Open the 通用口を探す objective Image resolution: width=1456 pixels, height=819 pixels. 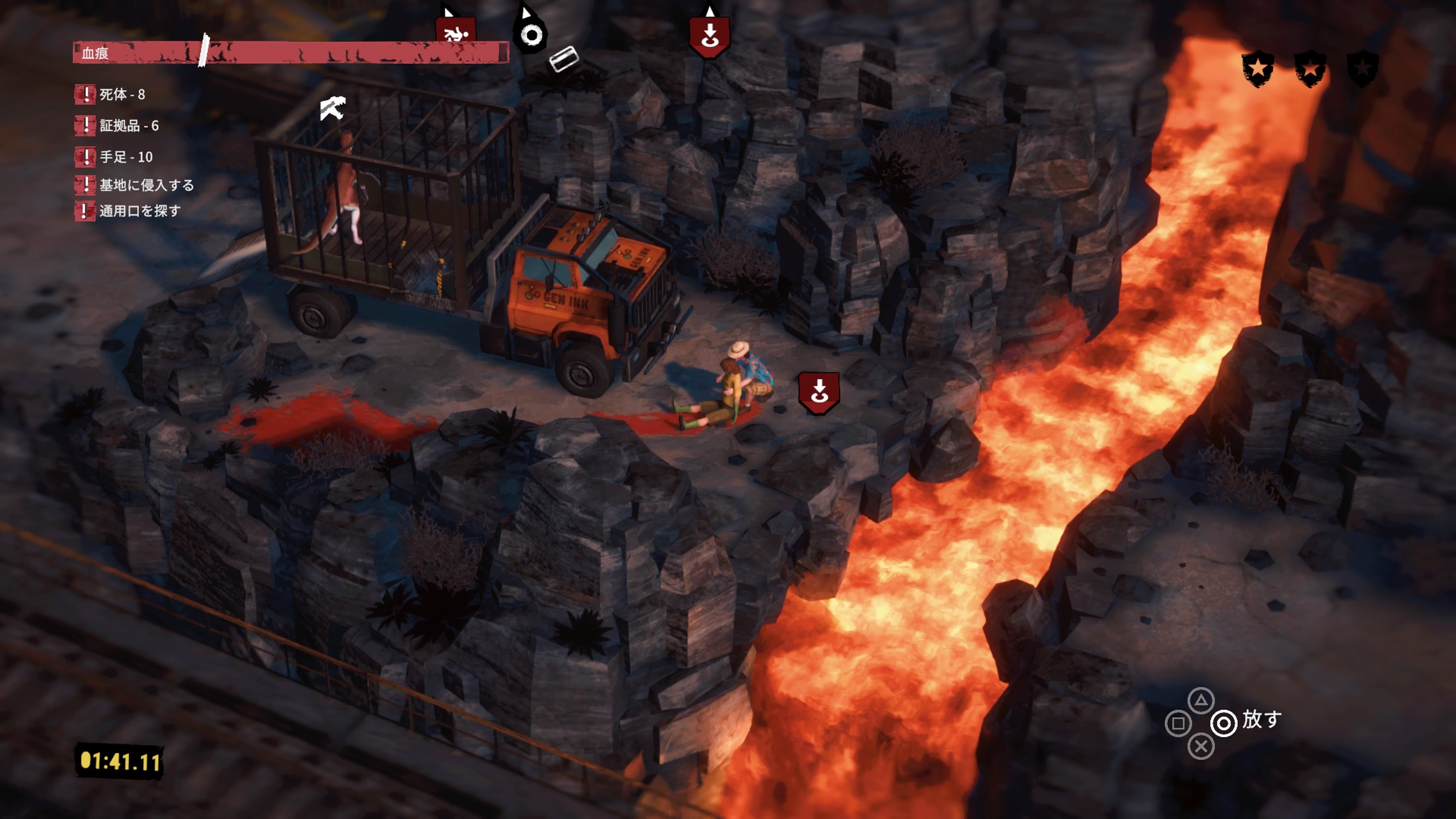(140, 211)
